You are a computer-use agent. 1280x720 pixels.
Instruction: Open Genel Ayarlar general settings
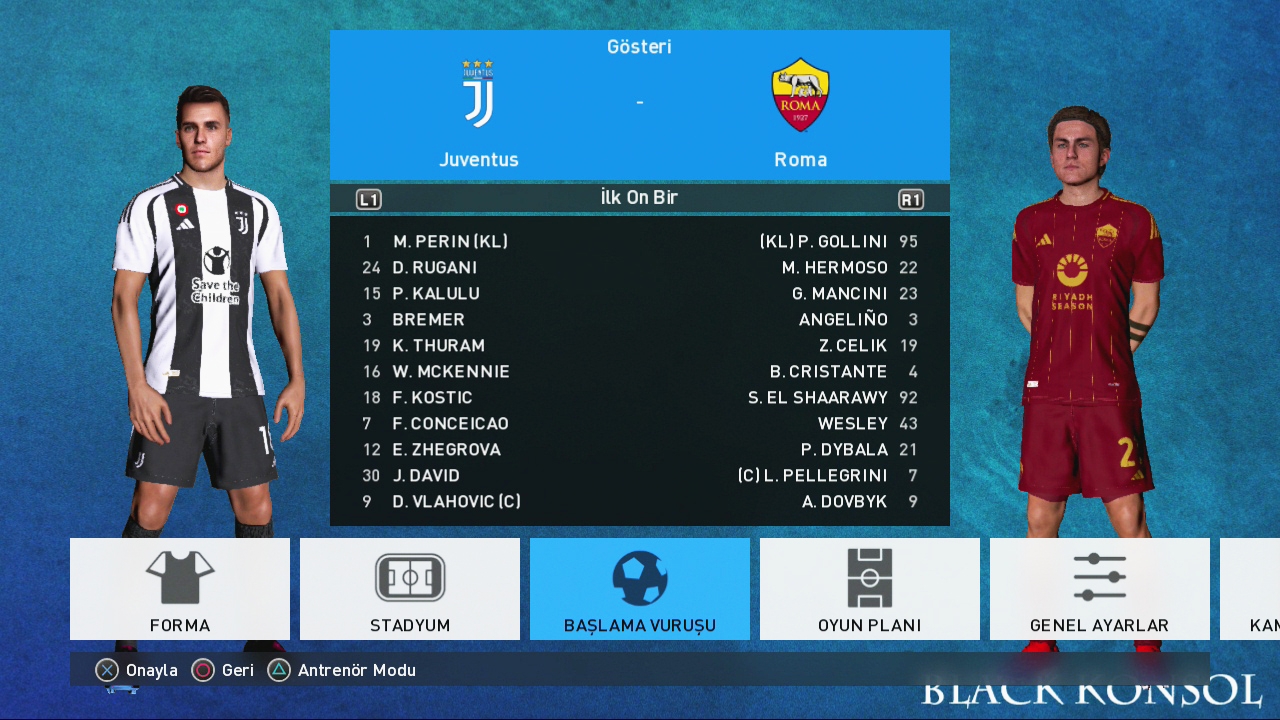coord(1100,589)
